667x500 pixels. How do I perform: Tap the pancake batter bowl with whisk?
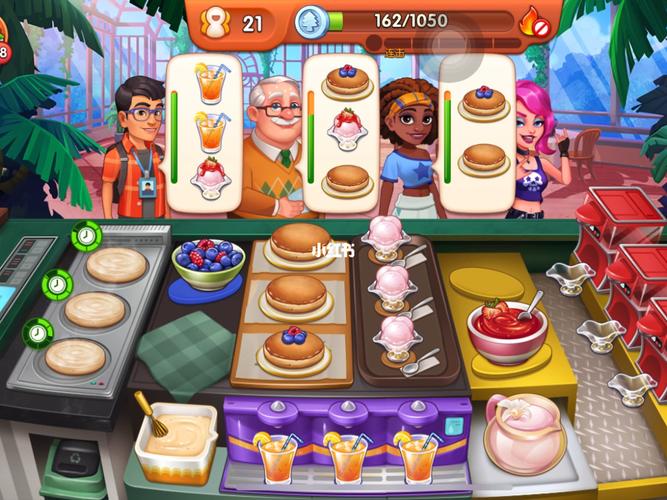[175, 438]
